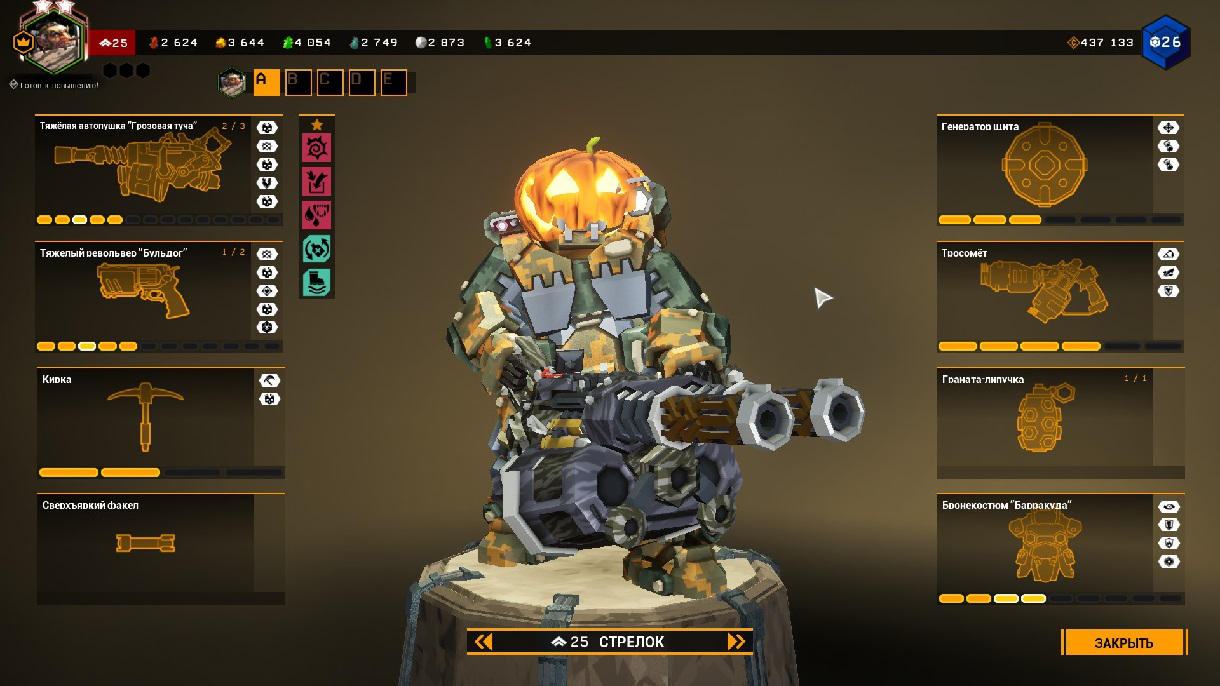Open the Кирка pickaxe equipment panel

tap(145, 422)
